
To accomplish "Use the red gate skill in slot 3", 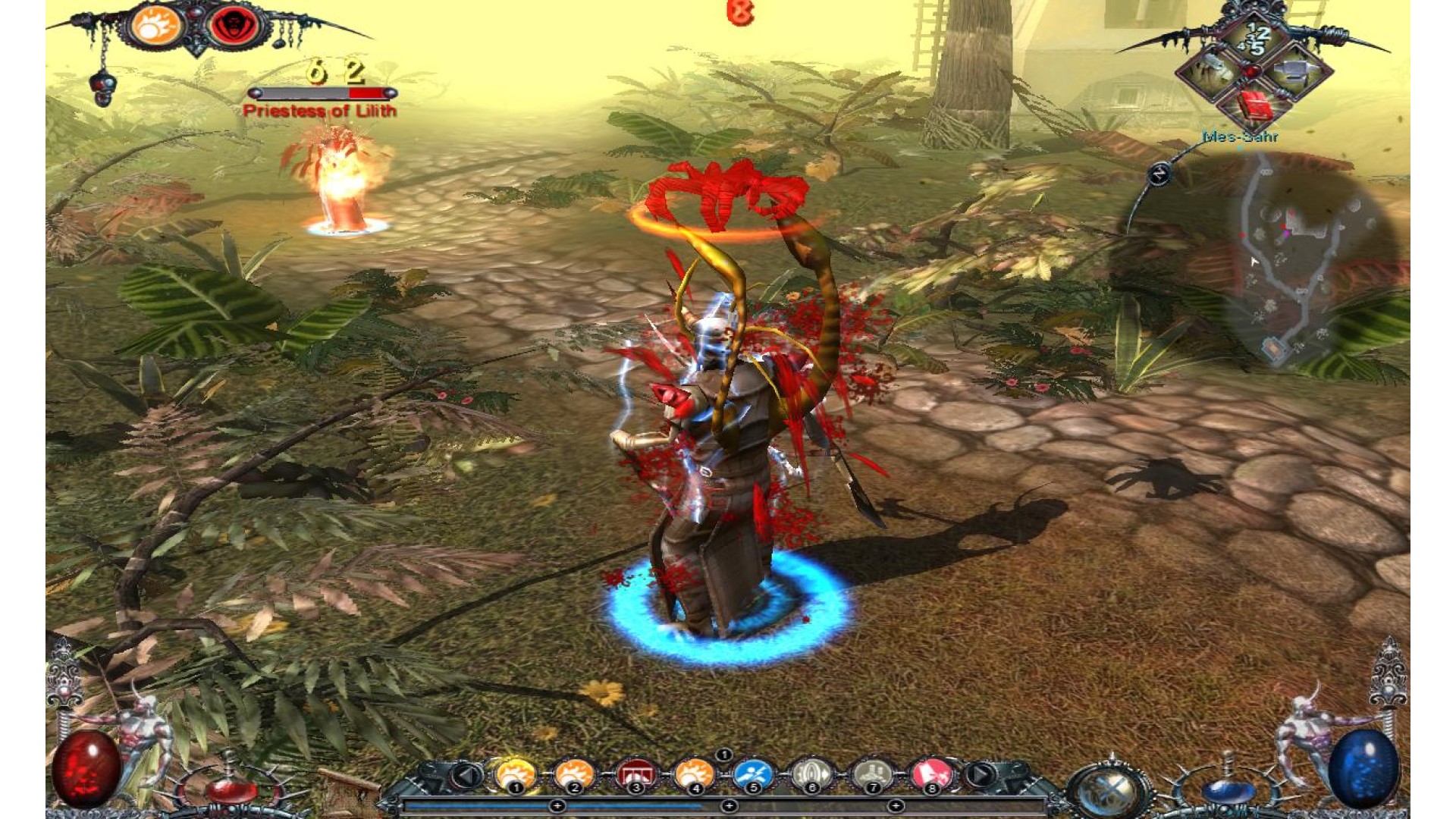I will click(x=635, y=773).
